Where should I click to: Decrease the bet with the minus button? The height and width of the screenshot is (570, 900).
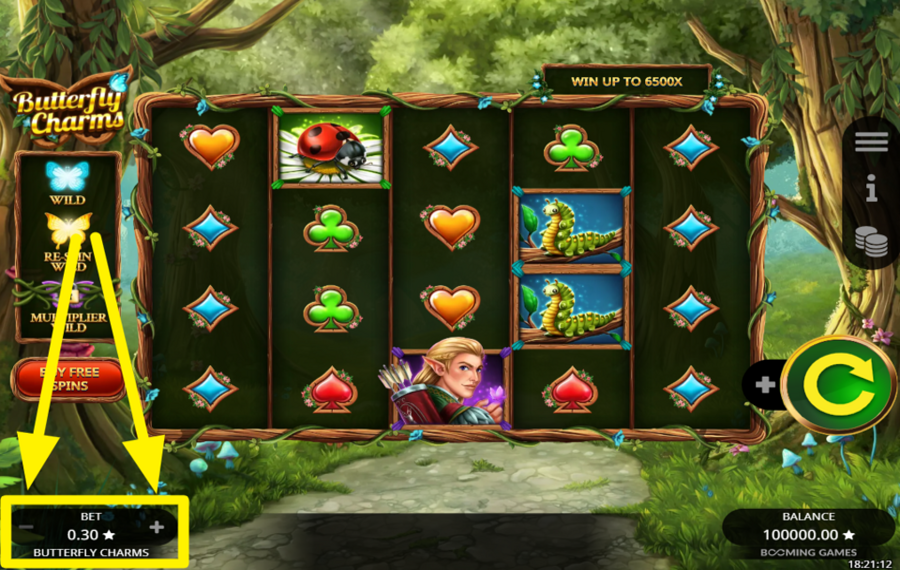27,527
